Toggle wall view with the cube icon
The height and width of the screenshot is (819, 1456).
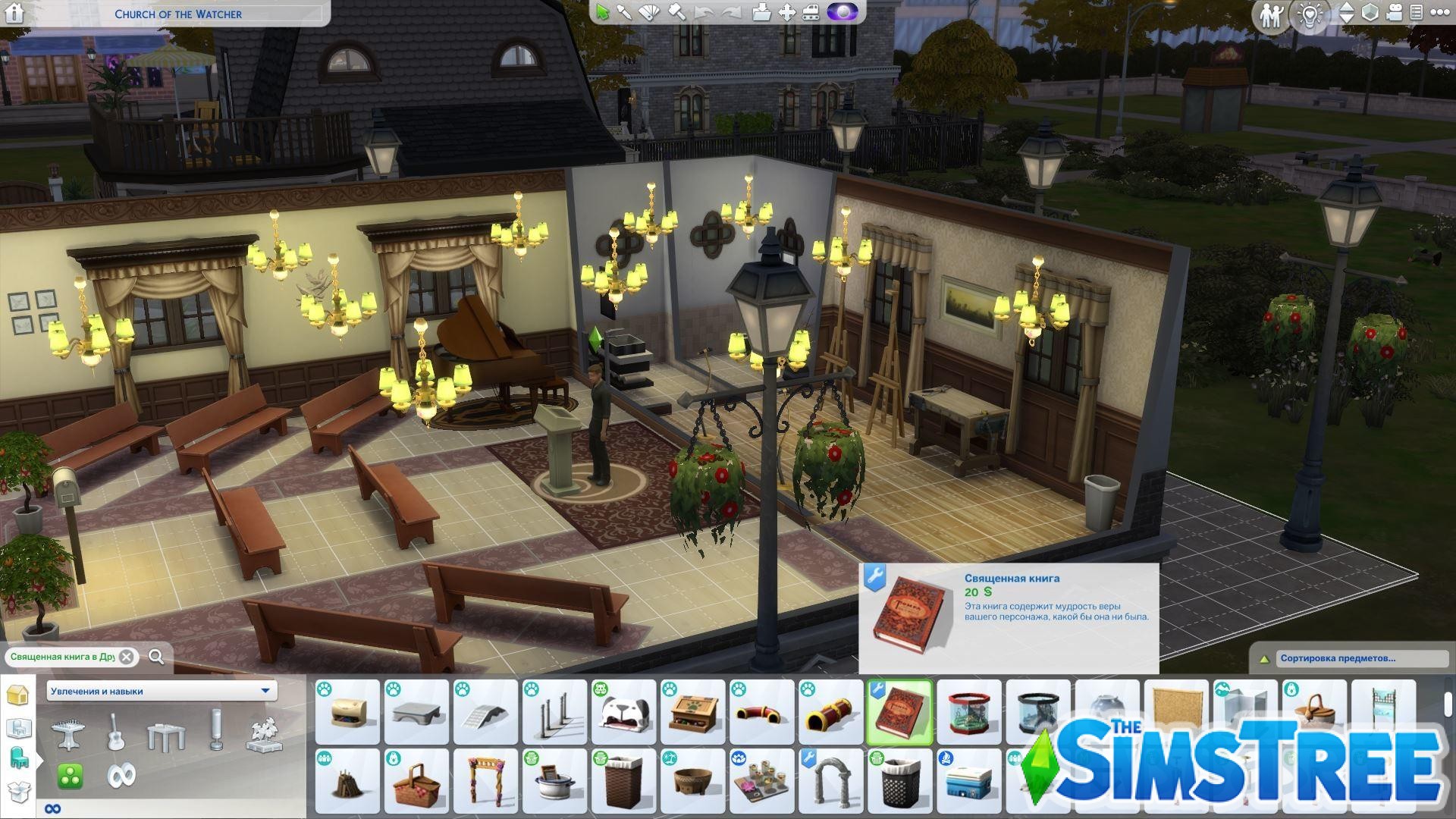click(1370, 13)
